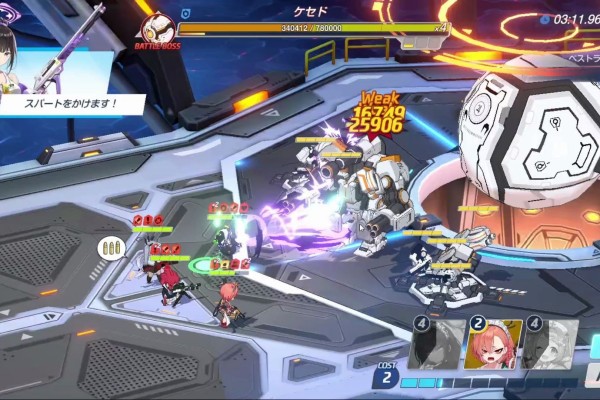
Task: Use the pink-haired maid's cost 2 skill card
Action: [x=493, y=345]
